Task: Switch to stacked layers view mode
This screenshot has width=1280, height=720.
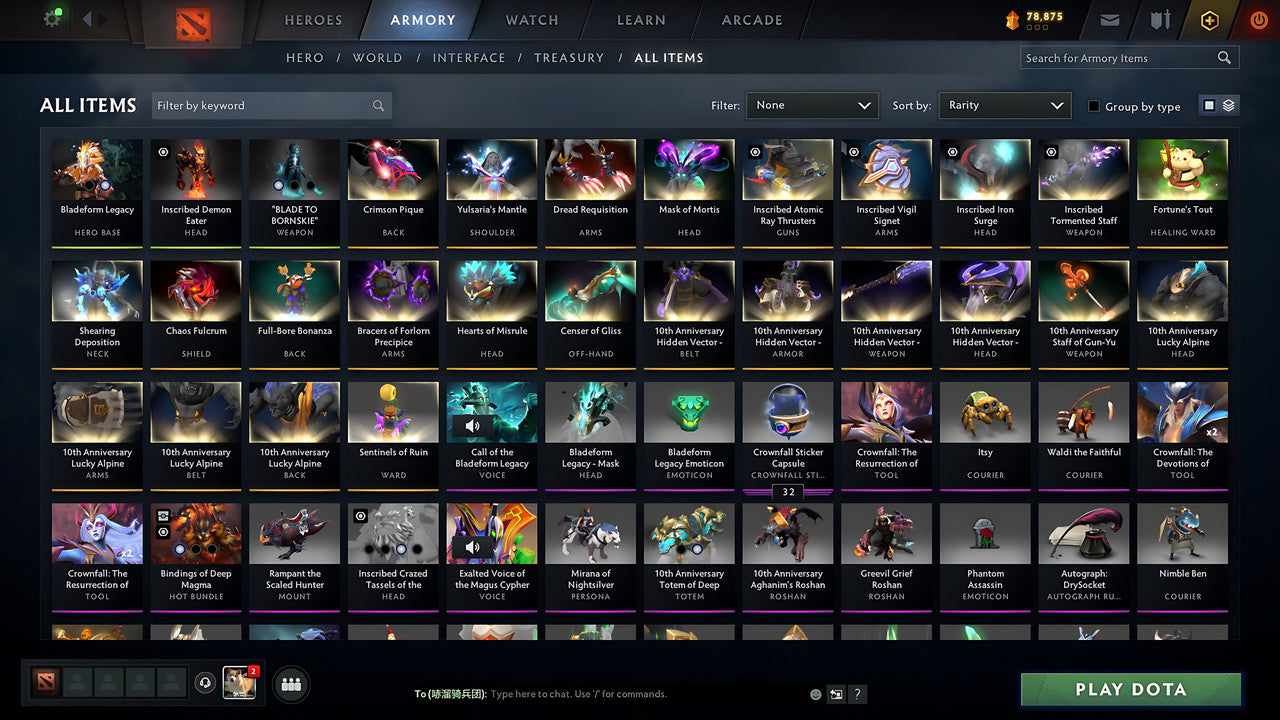Action: [x=1228, y=105]
